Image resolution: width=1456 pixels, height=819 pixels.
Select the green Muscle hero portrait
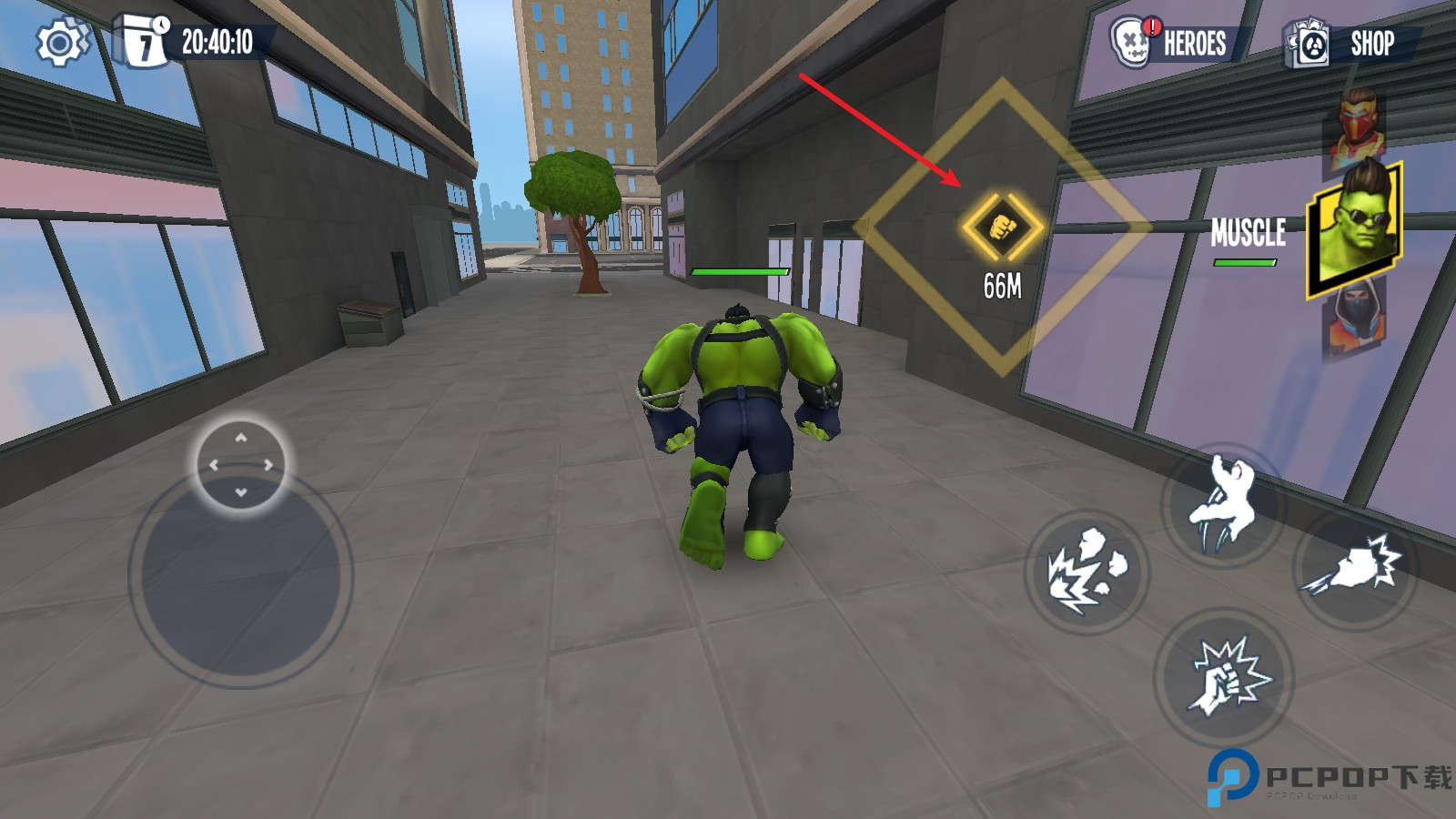(1354, 229)
